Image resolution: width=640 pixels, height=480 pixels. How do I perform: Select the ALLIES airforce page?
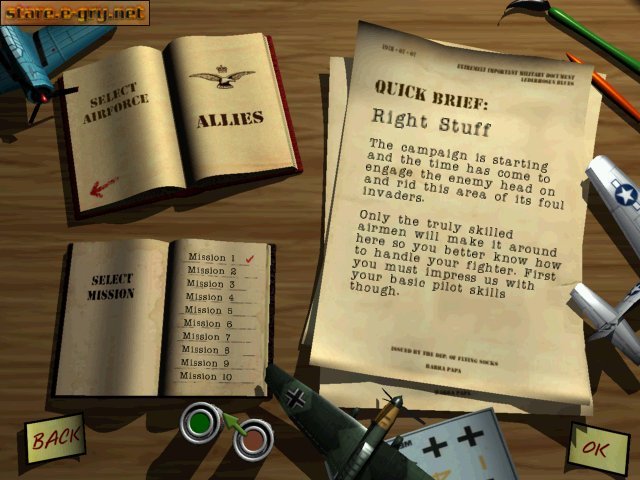[229, 118]
